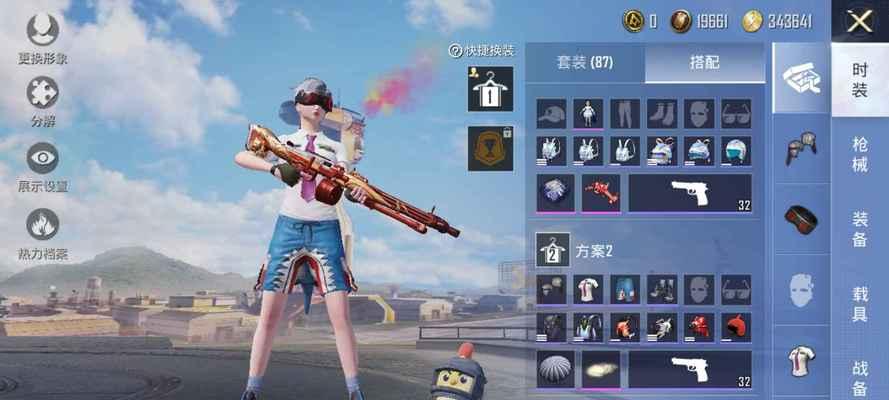Select the parachute slot in 方案2
This screenshot has width=889, height=400.
(553, 369)
